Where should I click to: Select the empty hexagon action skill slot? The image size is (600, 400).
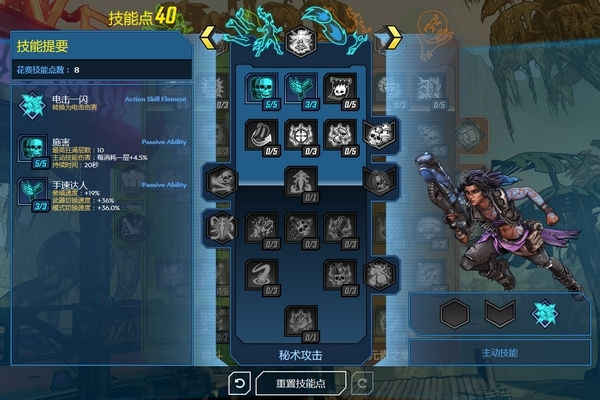pyautogui.click(x=454, y=314)
